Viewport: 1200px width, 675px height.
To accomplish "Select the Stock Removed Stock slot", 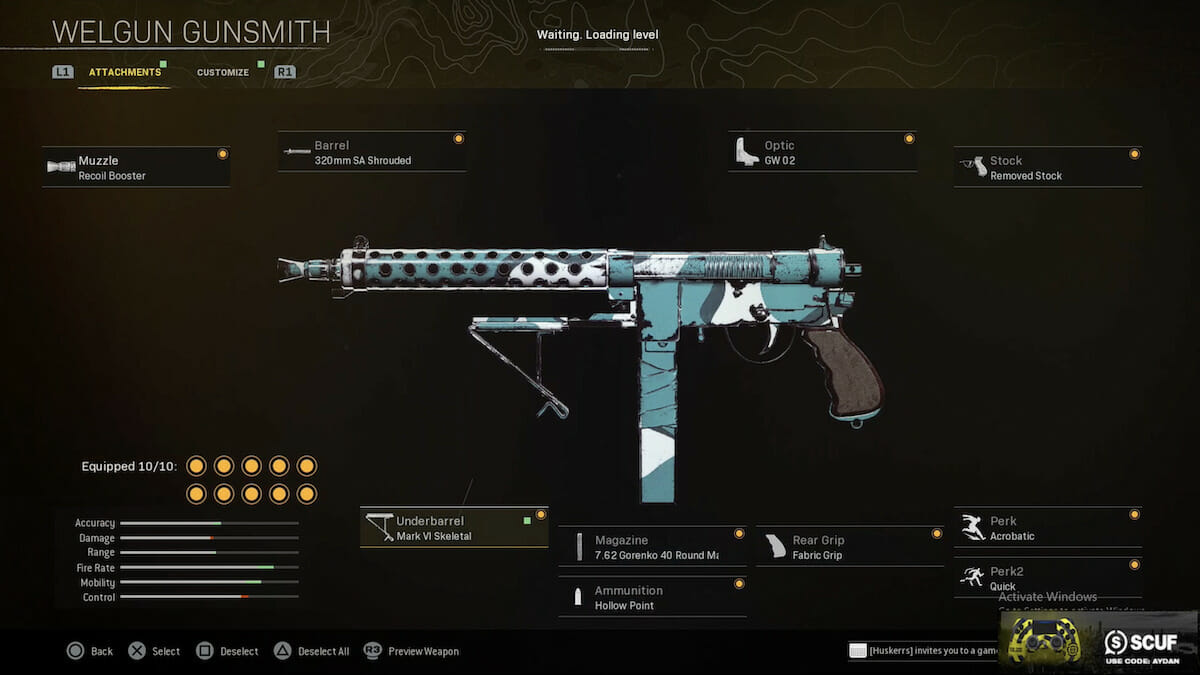I will pyautogui.click(x=1048, y=168).
